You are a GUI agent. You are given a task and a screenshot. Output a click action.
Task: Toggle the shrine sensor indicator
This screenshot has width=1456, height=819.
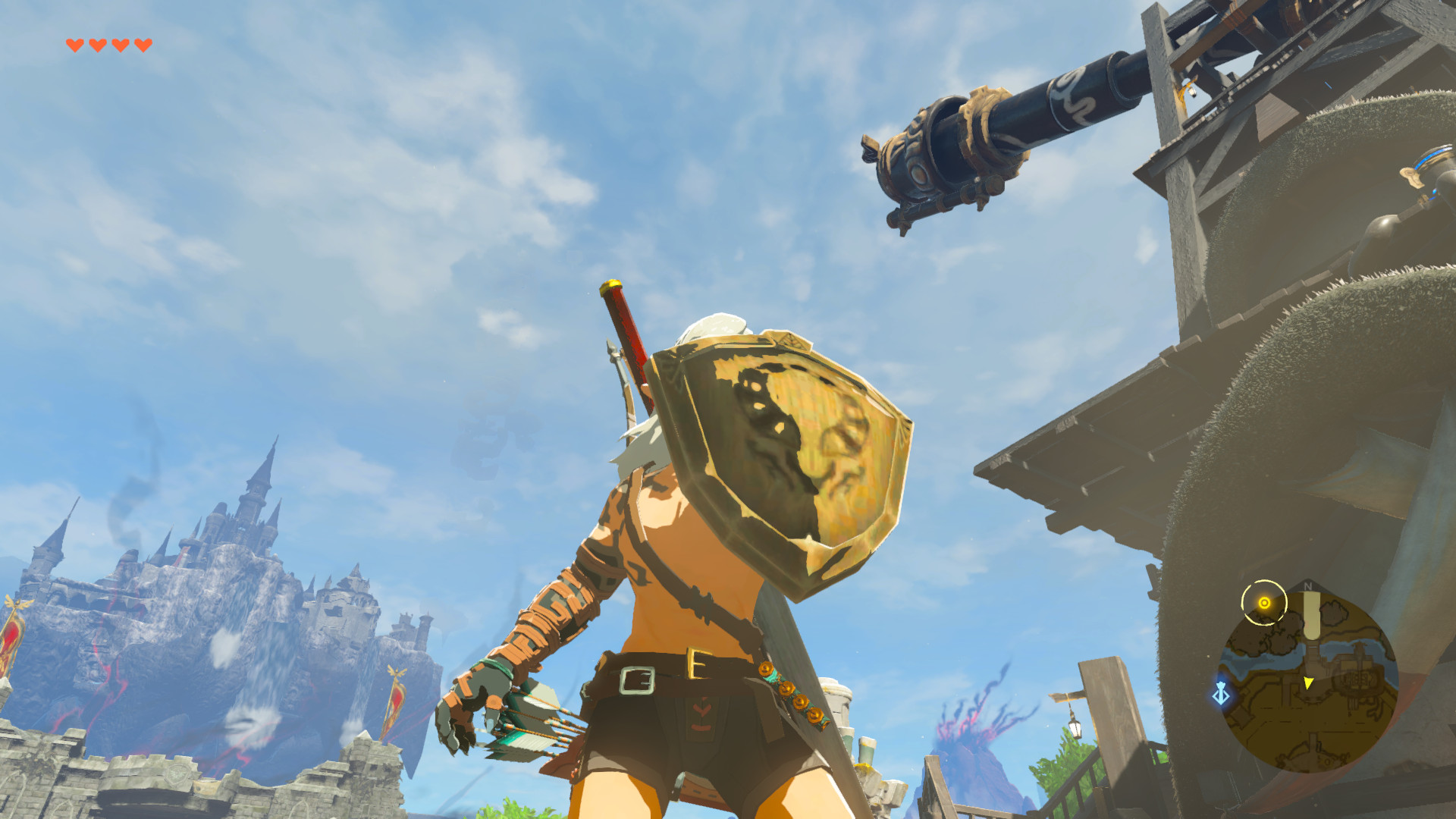pos(1265,602)
